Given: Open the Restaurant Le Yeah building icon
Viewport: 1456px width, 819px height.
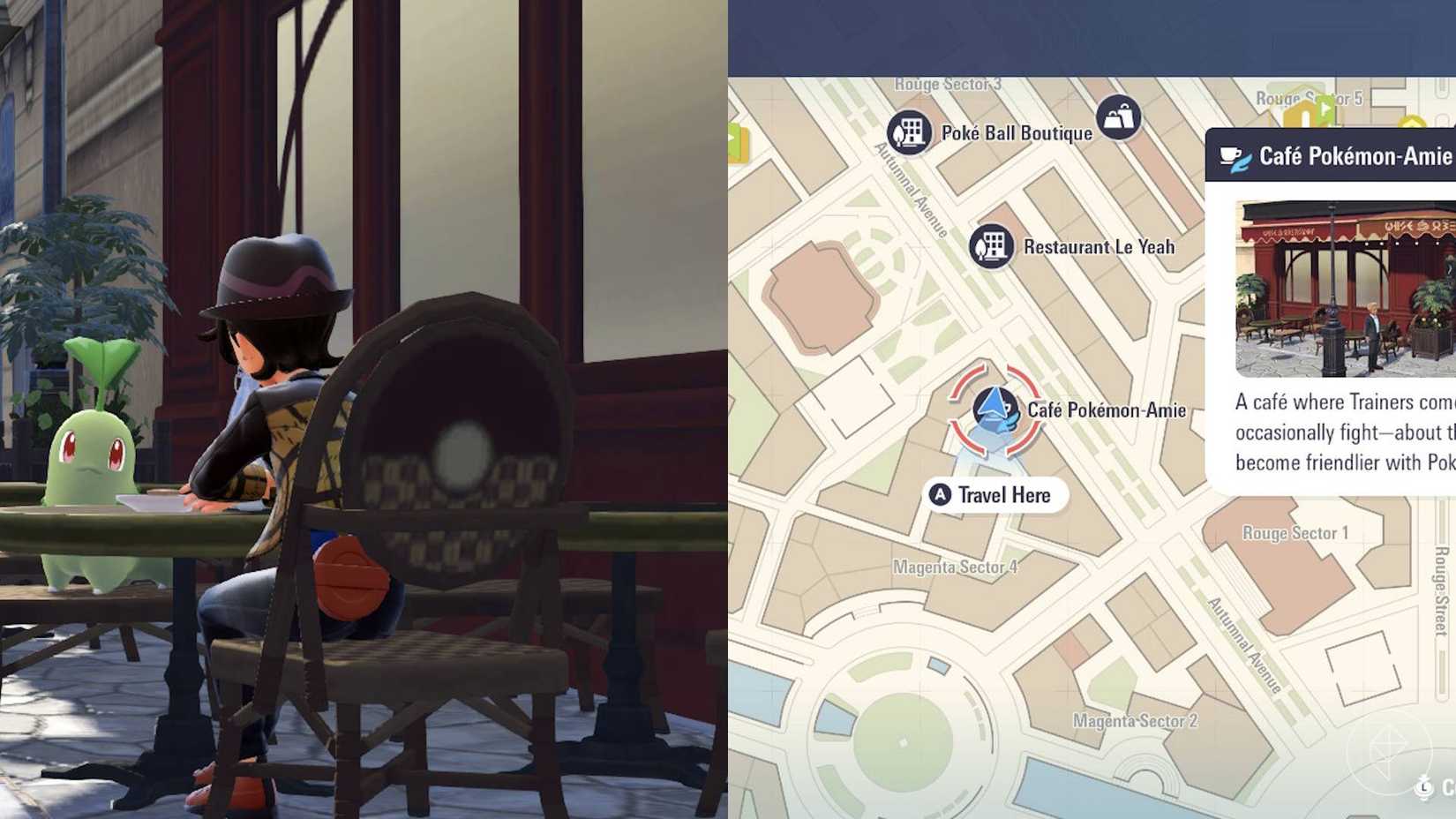Looking at the screenshot, I should pos(993,247).
